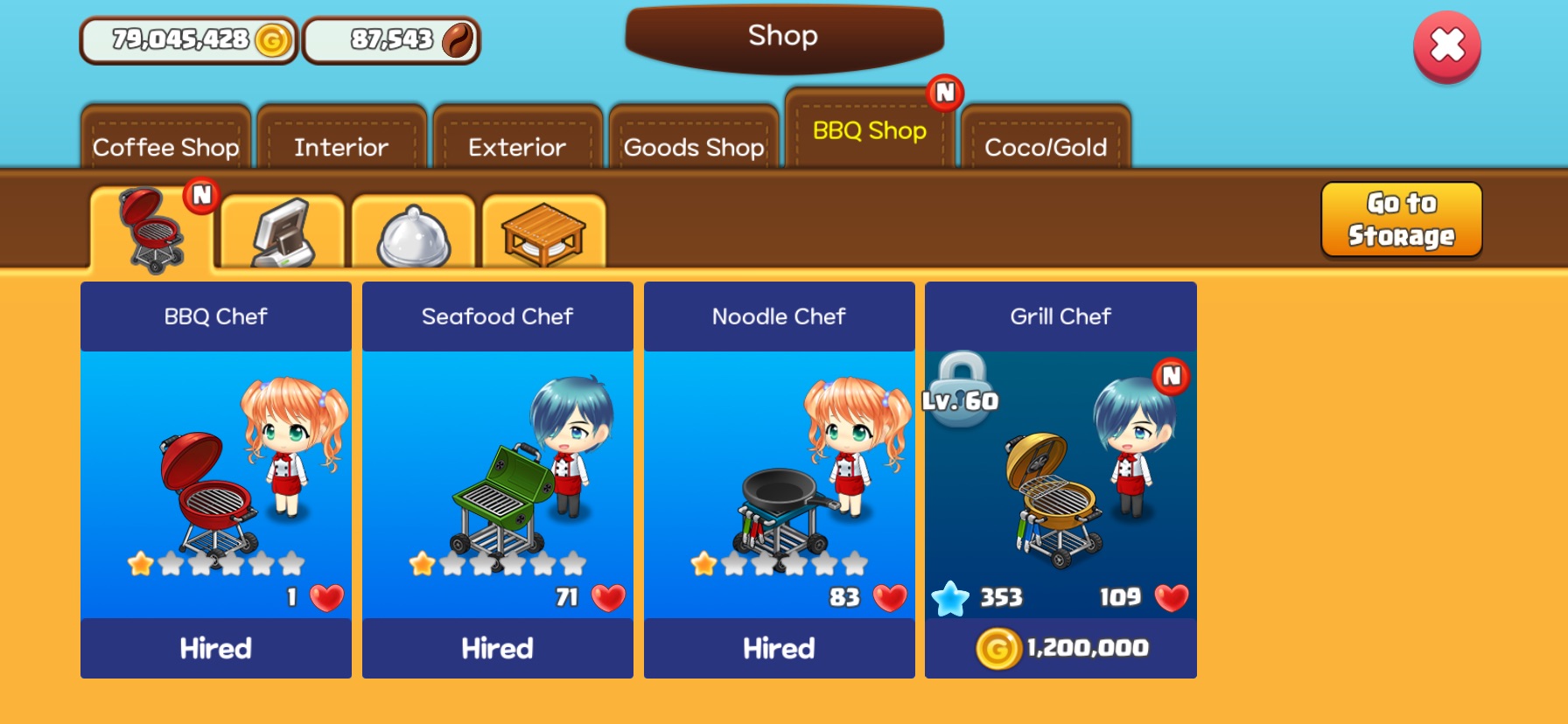Open the Coco/Gold tab
The height and width of the screenshot is (724, 1568).
tap(1046, 140)
